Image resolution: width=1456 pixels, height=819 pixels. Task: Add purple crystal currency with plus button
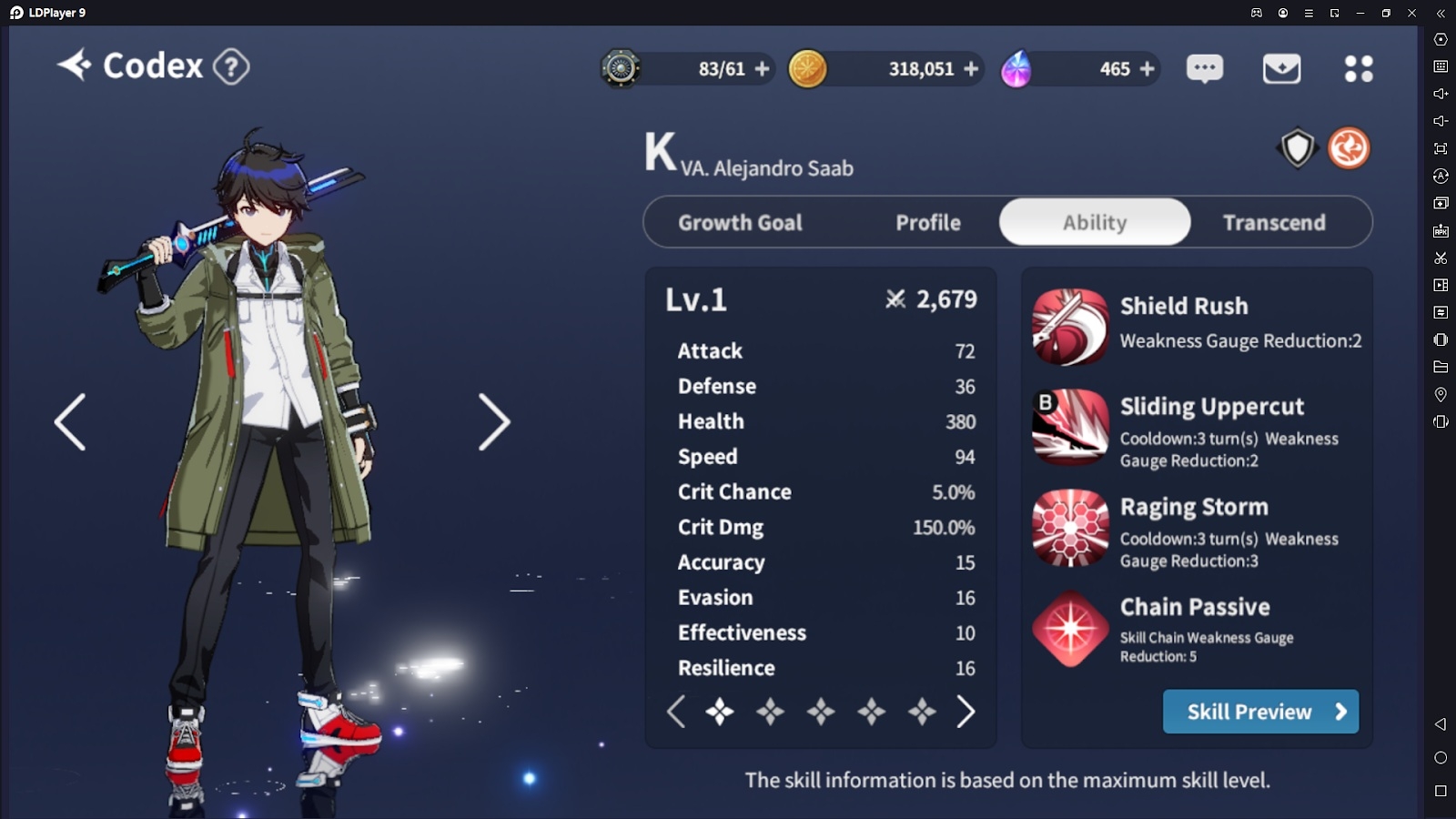tap(1147, 68)
